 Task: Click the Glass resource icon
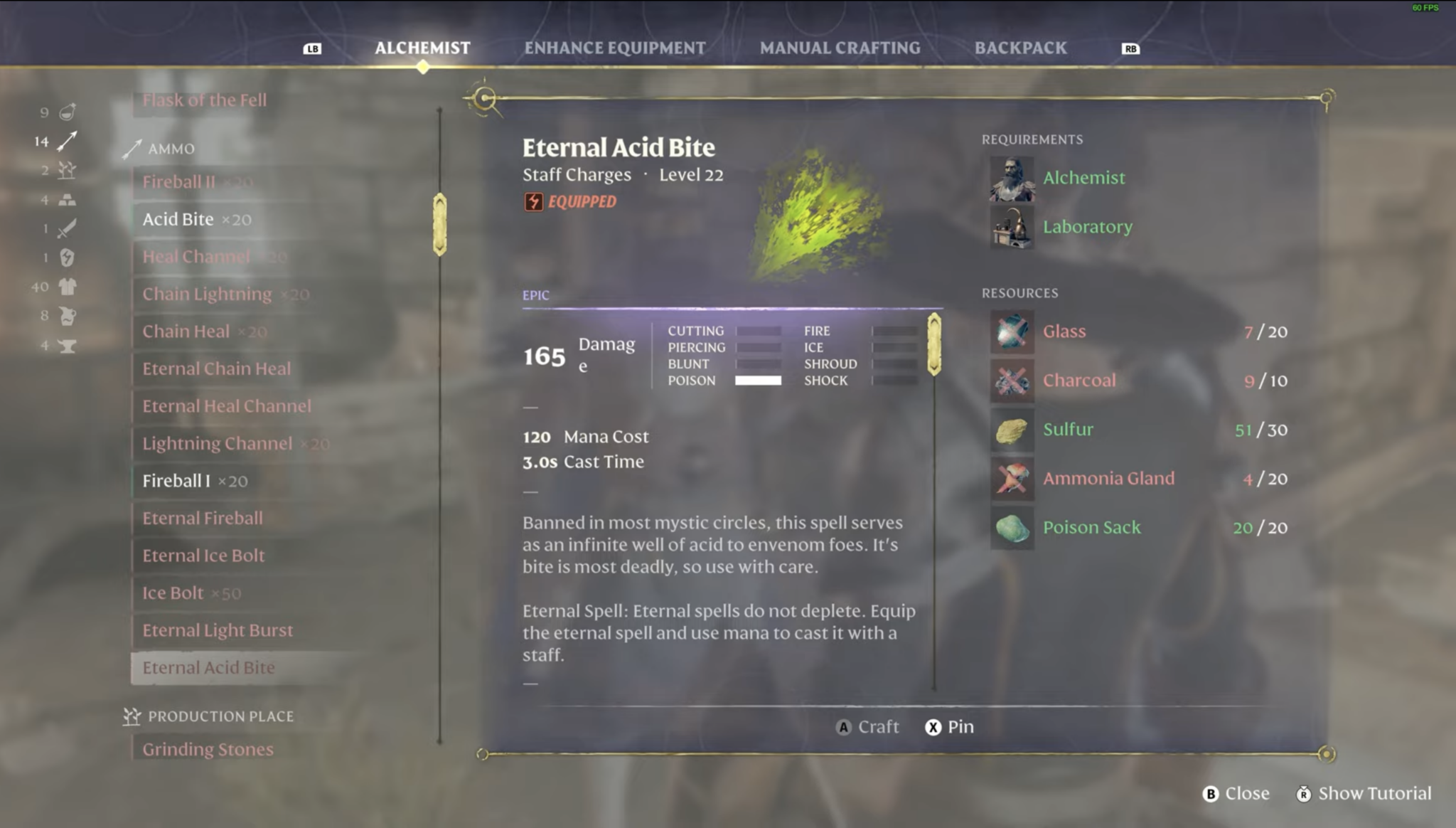click(1012, 332)
